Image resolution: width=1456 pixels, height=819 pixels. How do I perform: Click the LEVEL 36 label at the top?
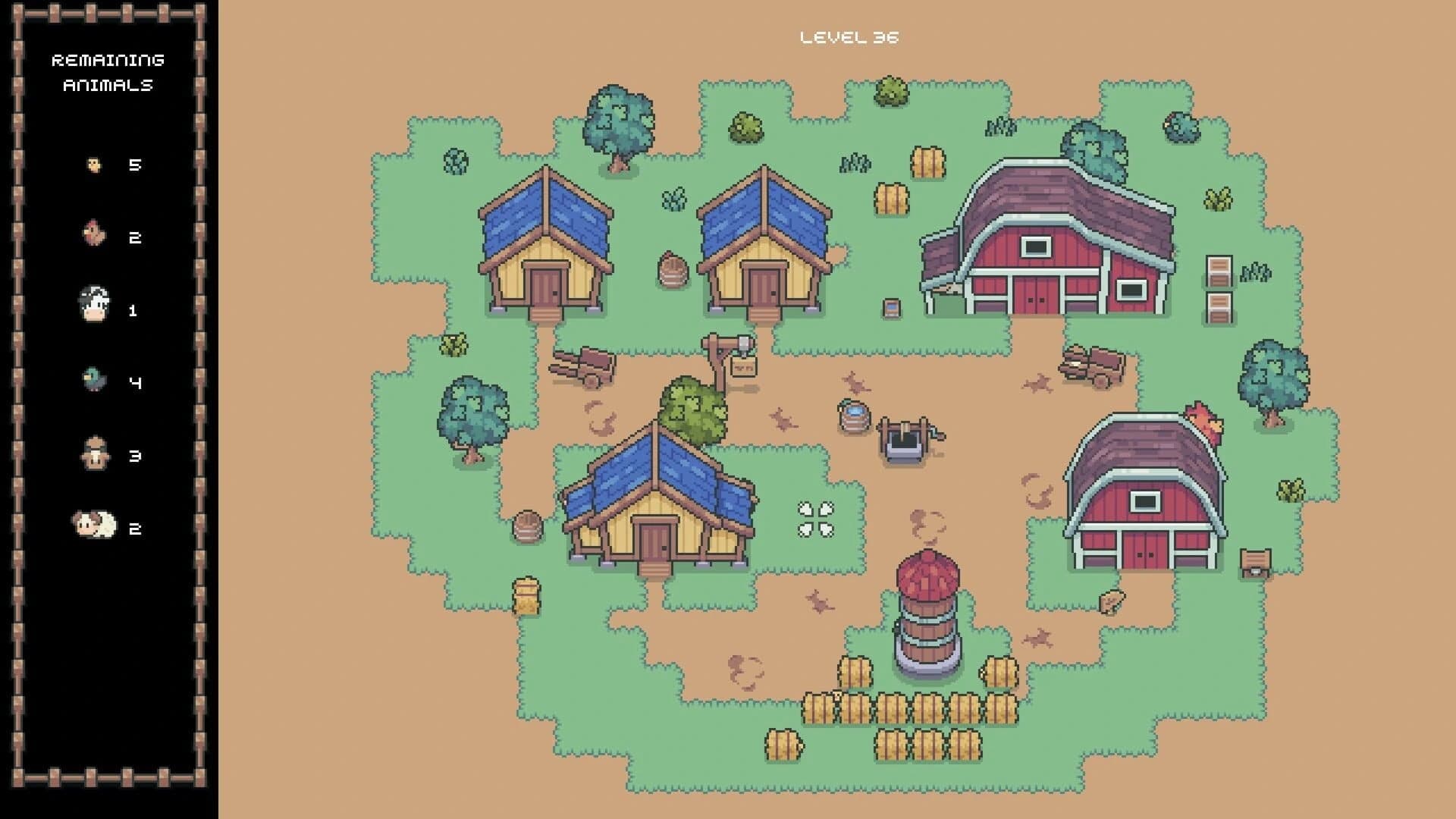coord(849,36)
